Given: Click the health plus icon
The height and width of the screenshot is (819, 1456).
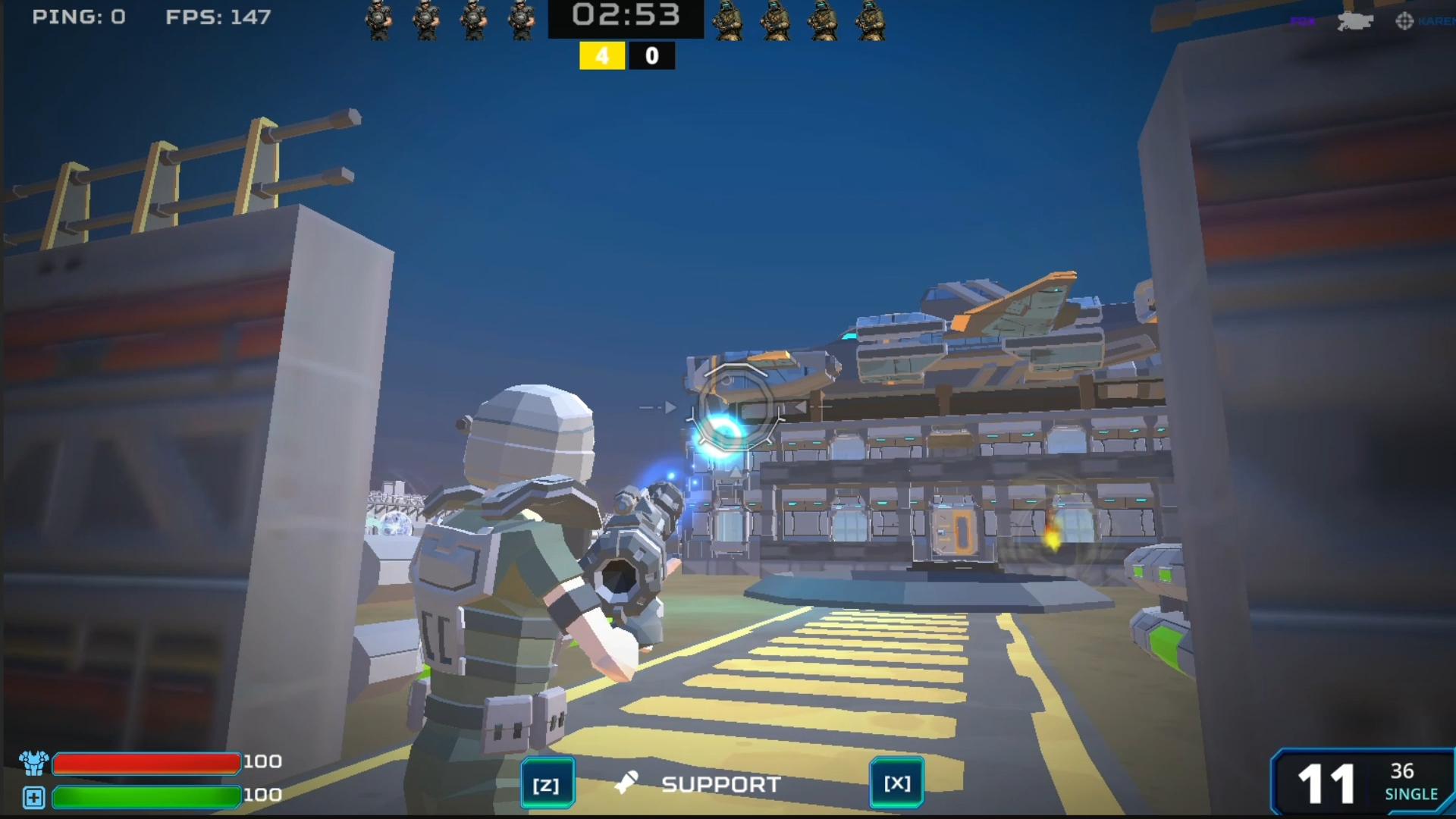Looking at the screenshot, I should coord(33,796).
